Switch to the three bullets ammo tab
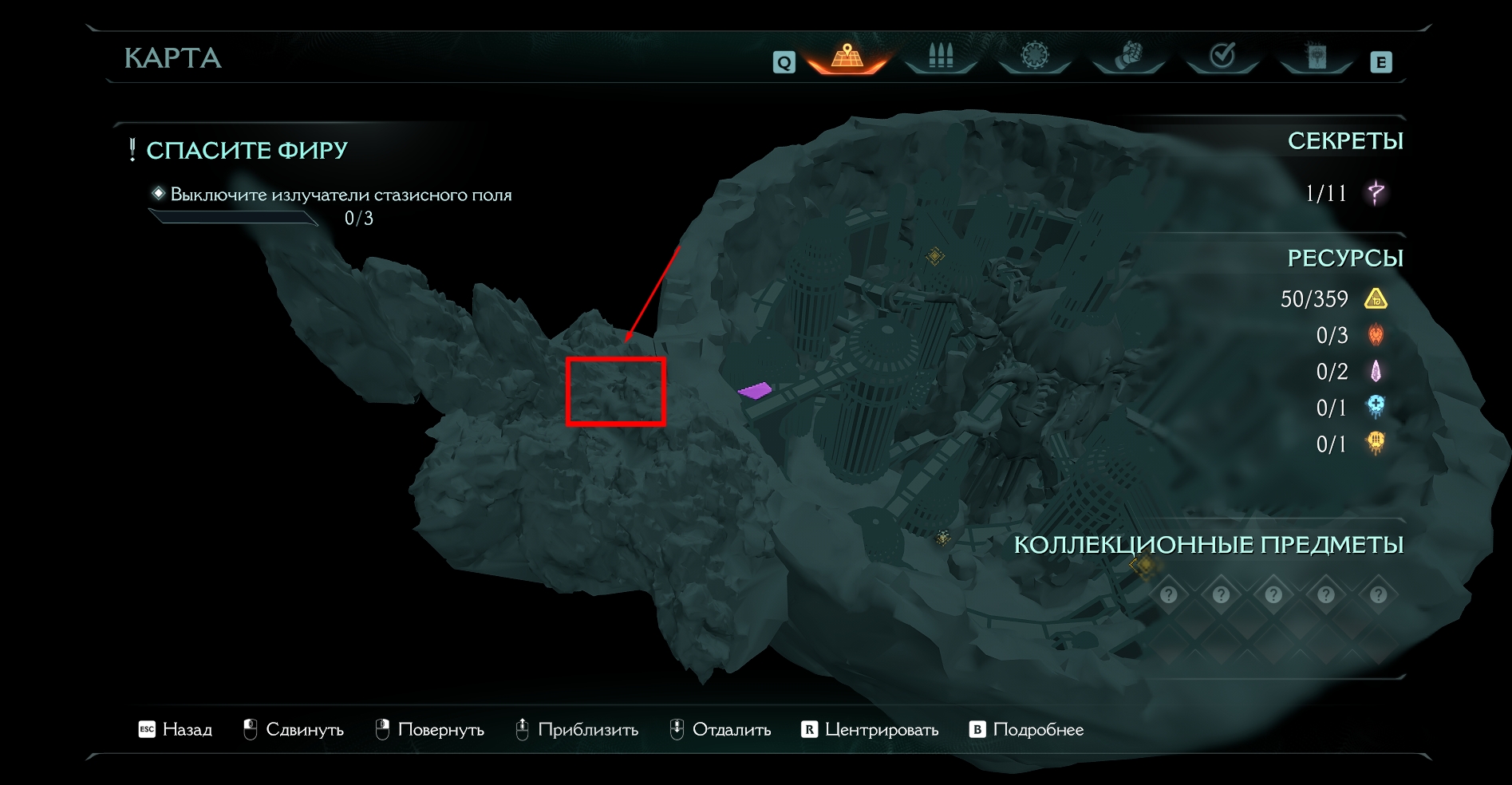The width and height of the screenshot is (1512, 785). (941, 56)
